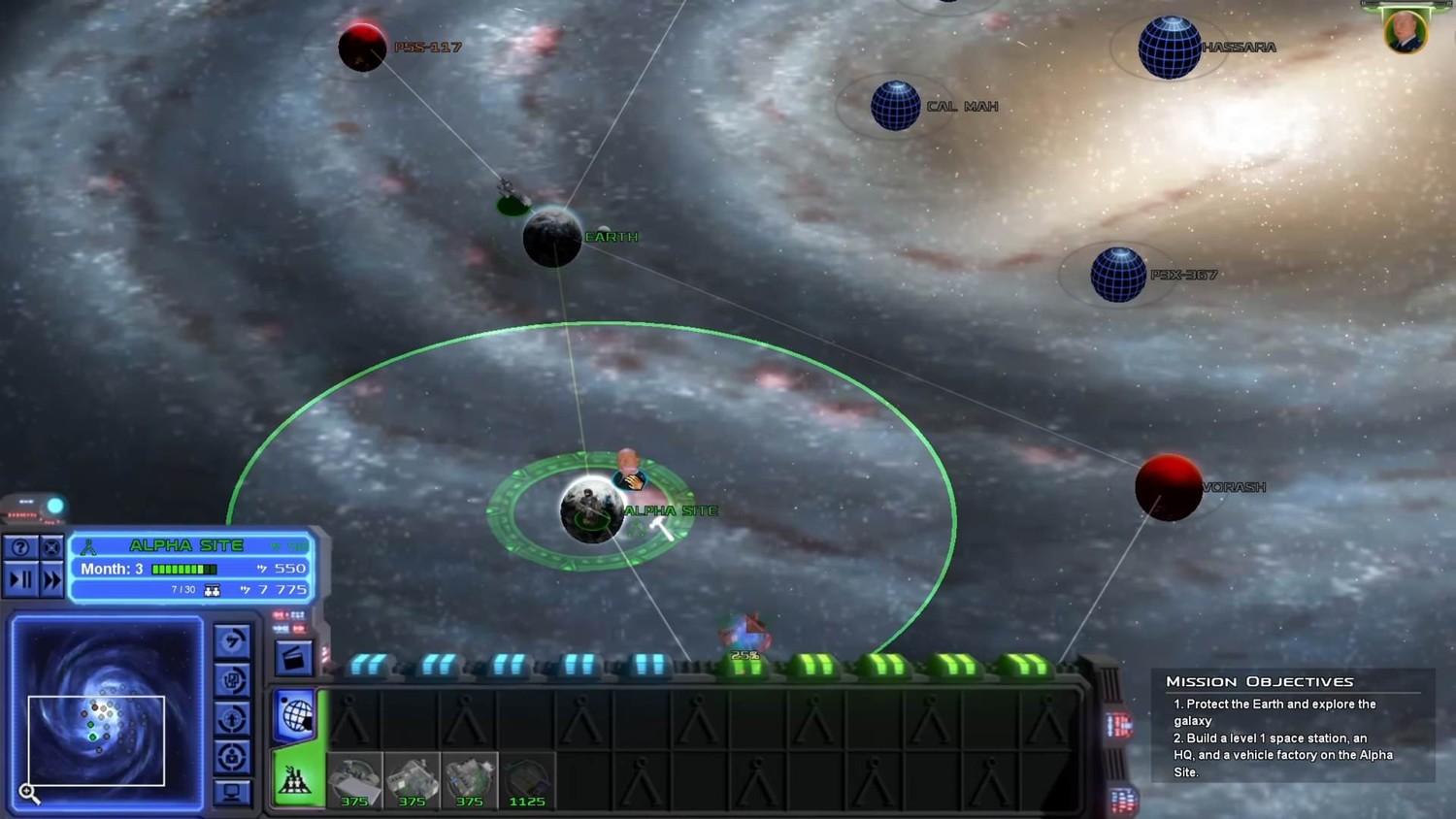Queue the building costing 1125 credits
Viewport: 1456px width, 819px height.
coord(527,780)
